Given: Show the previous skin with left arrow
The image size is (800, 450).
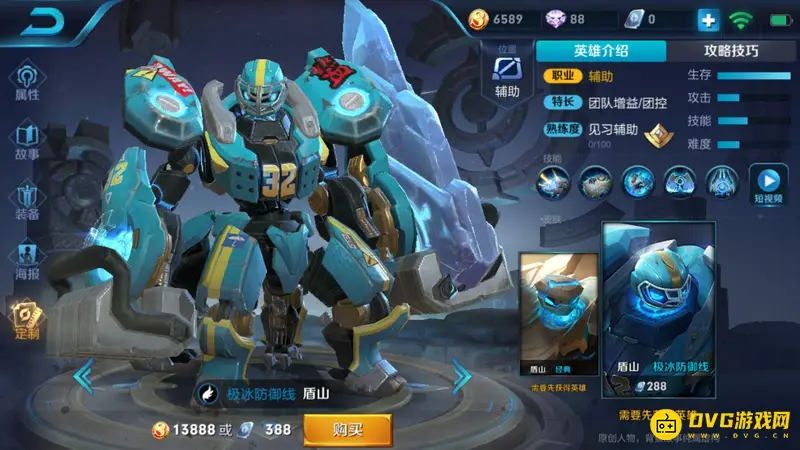Looking at the screenshot, I should click(x=87, y=376).
